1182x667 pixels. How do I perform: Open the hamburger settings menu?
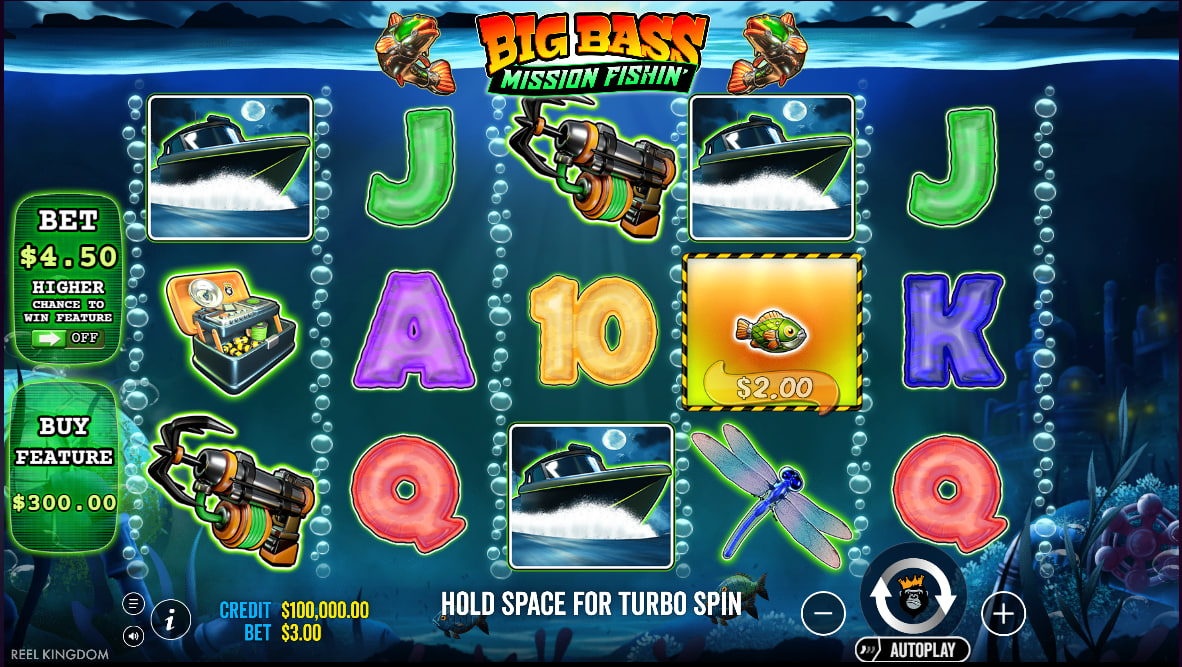pos(133,603)
